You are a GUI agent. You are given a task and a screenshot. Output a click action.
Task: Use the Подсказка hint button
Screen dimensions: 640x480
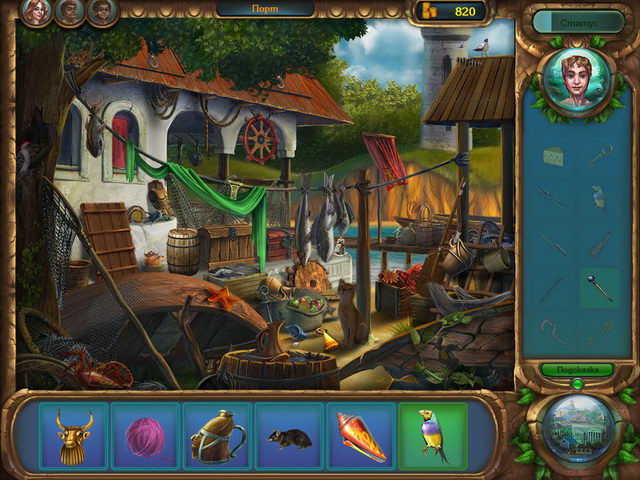(578, 369)
